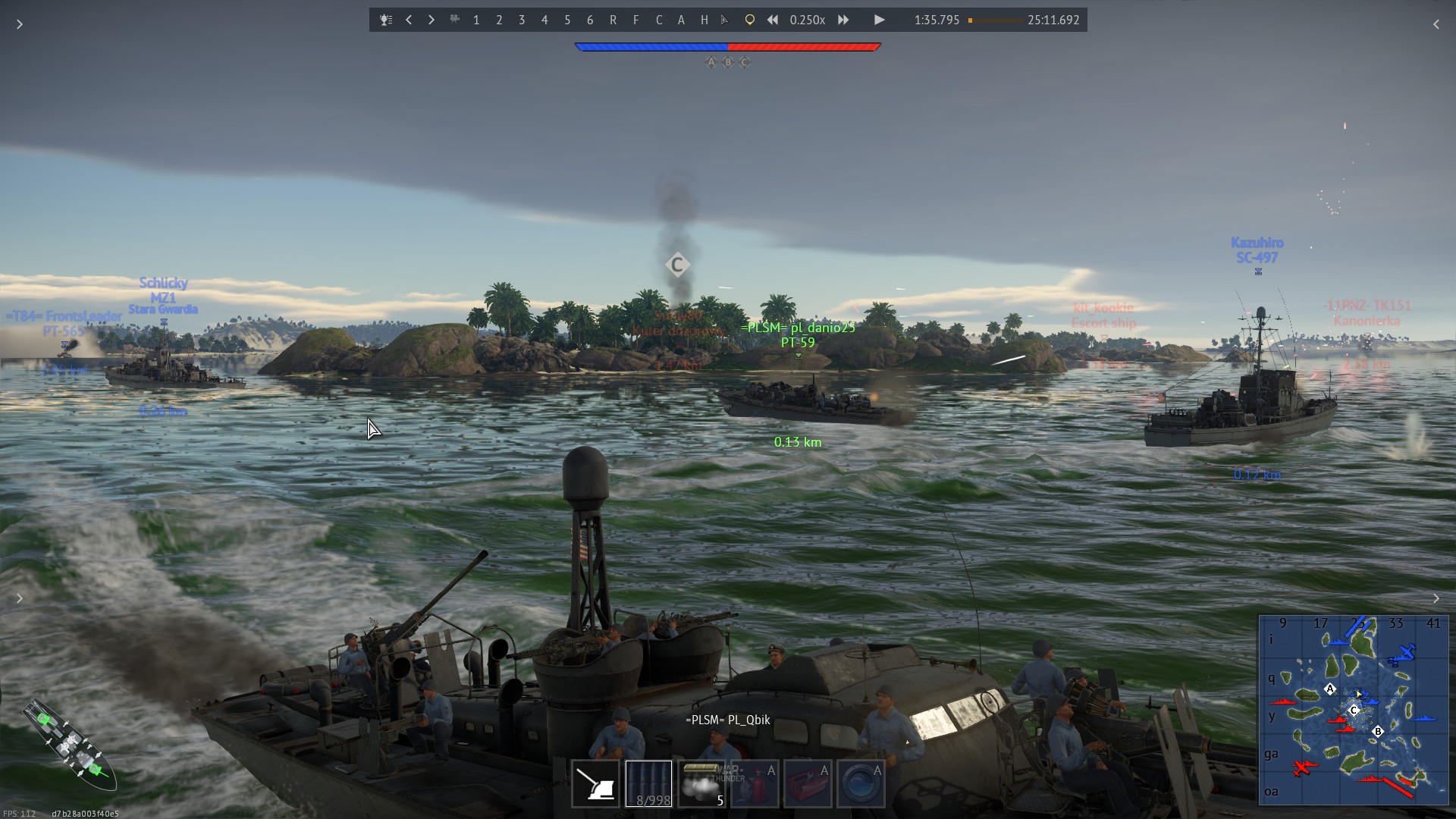Use the red repair toolbox slot
The height and width of the screenshot is (819, 1456).
coord(808,783)
